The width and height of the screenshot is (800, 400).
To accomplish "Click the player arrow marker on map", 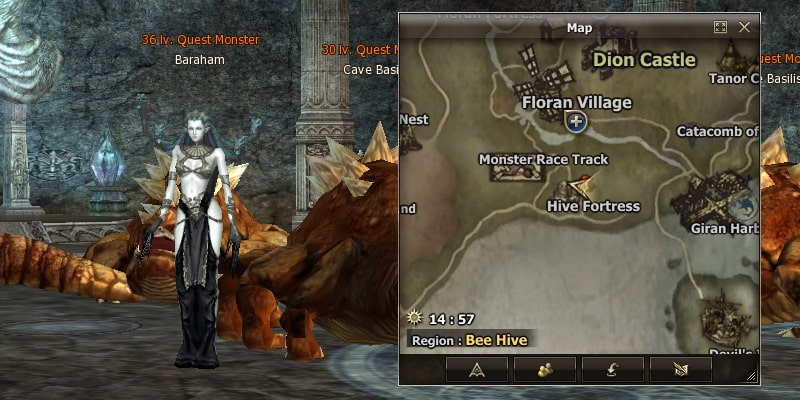I will (x=583, y=184).
